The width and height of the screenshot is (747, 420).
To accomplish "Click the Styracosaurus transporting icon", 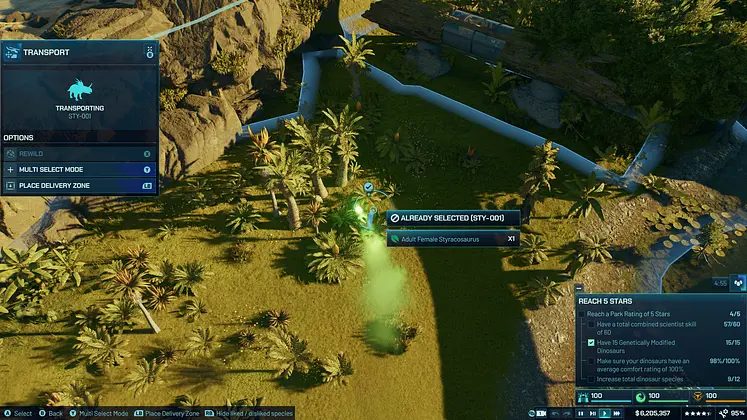I will (79, 90).
